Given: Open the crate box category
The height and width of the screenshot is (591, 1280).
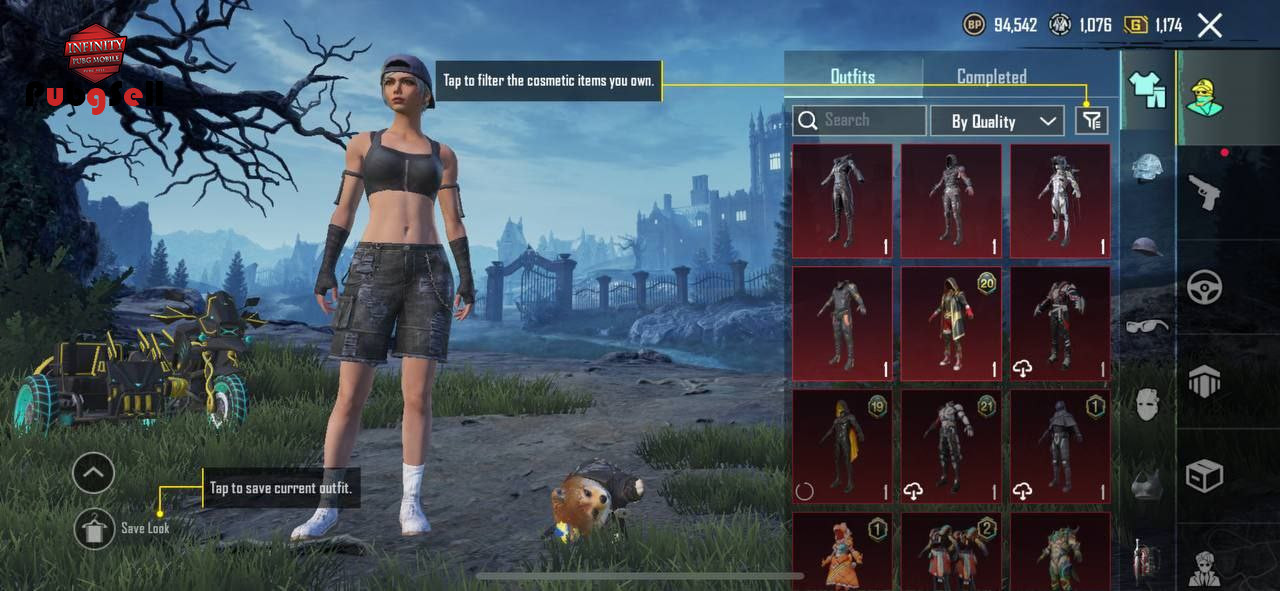Looking at the screenshot, I should (1204, 476).
